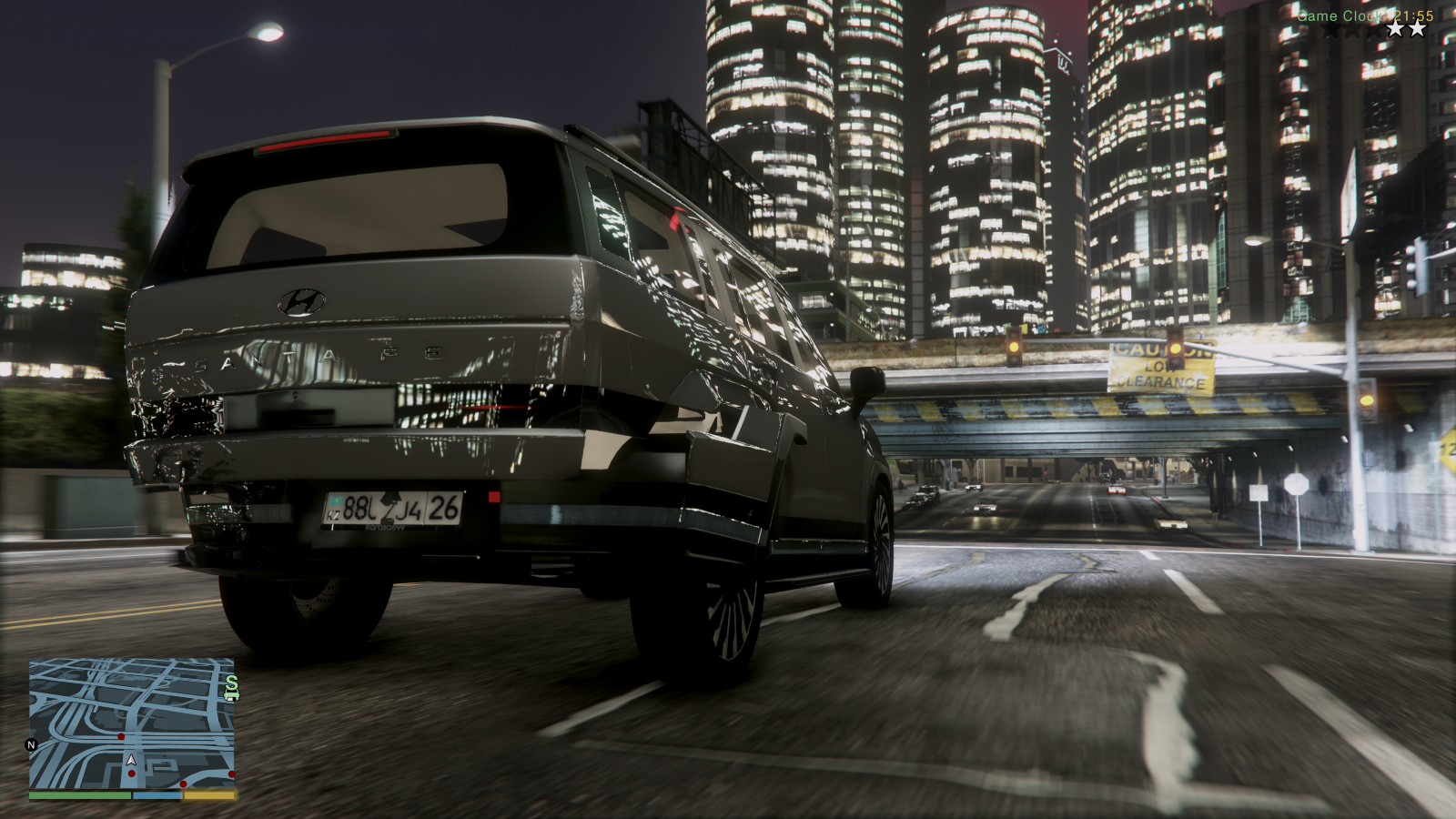Click the red blip at the minimap's bottom edge
The image size is (1456, 819).
click(x=183, y=784)
